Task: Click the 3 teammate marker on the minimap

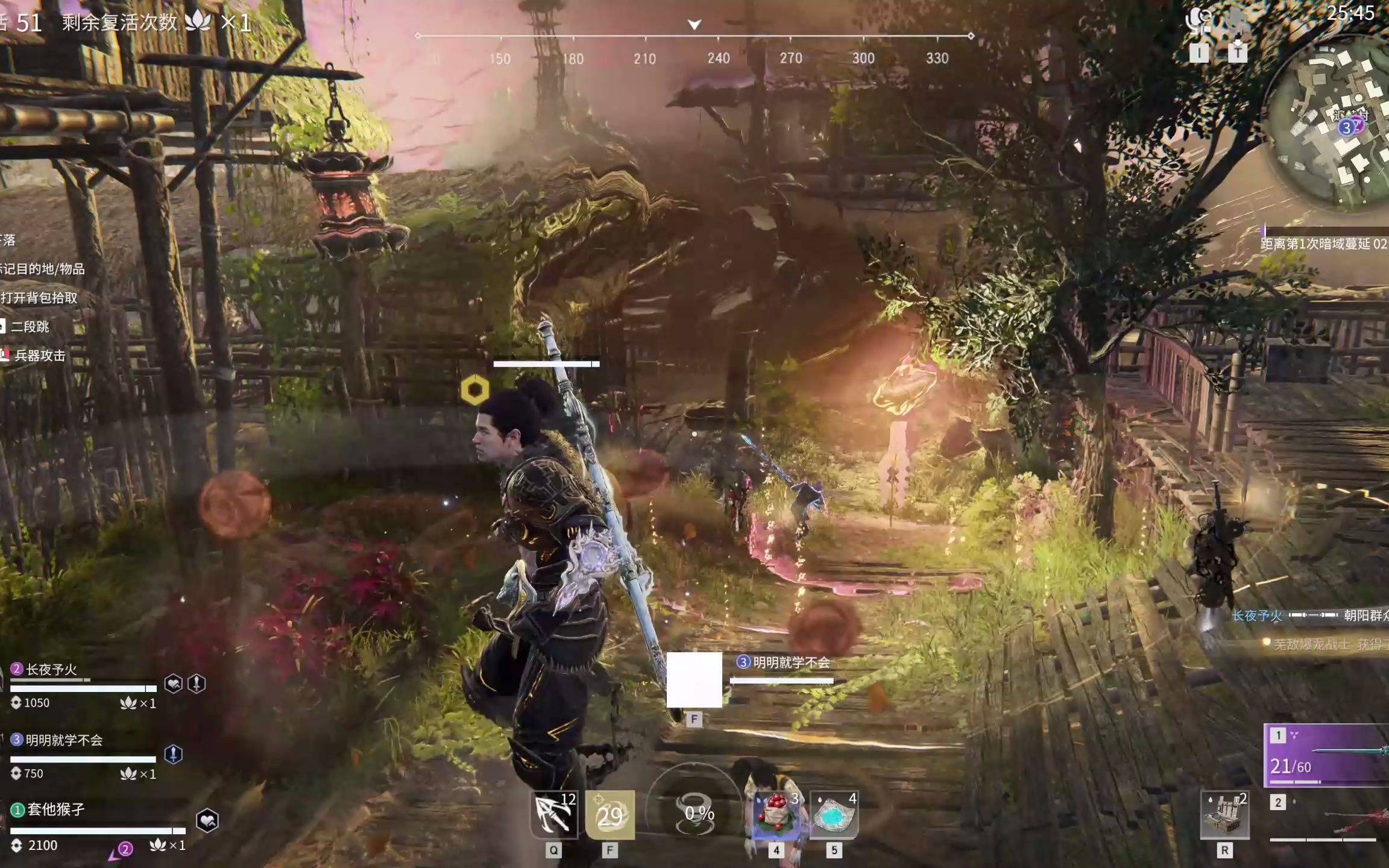Action: [x=1346, y=128]
